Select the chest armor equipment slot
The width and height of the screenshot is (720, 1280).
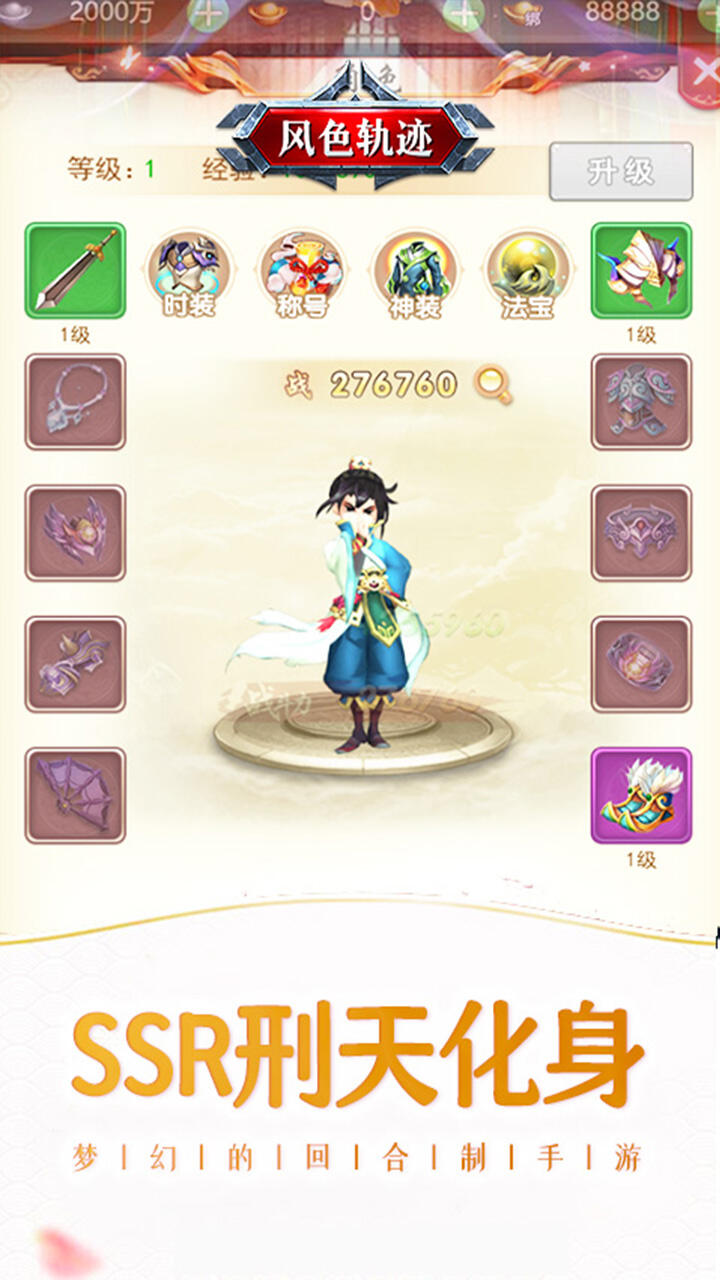(x=641, y=402)
